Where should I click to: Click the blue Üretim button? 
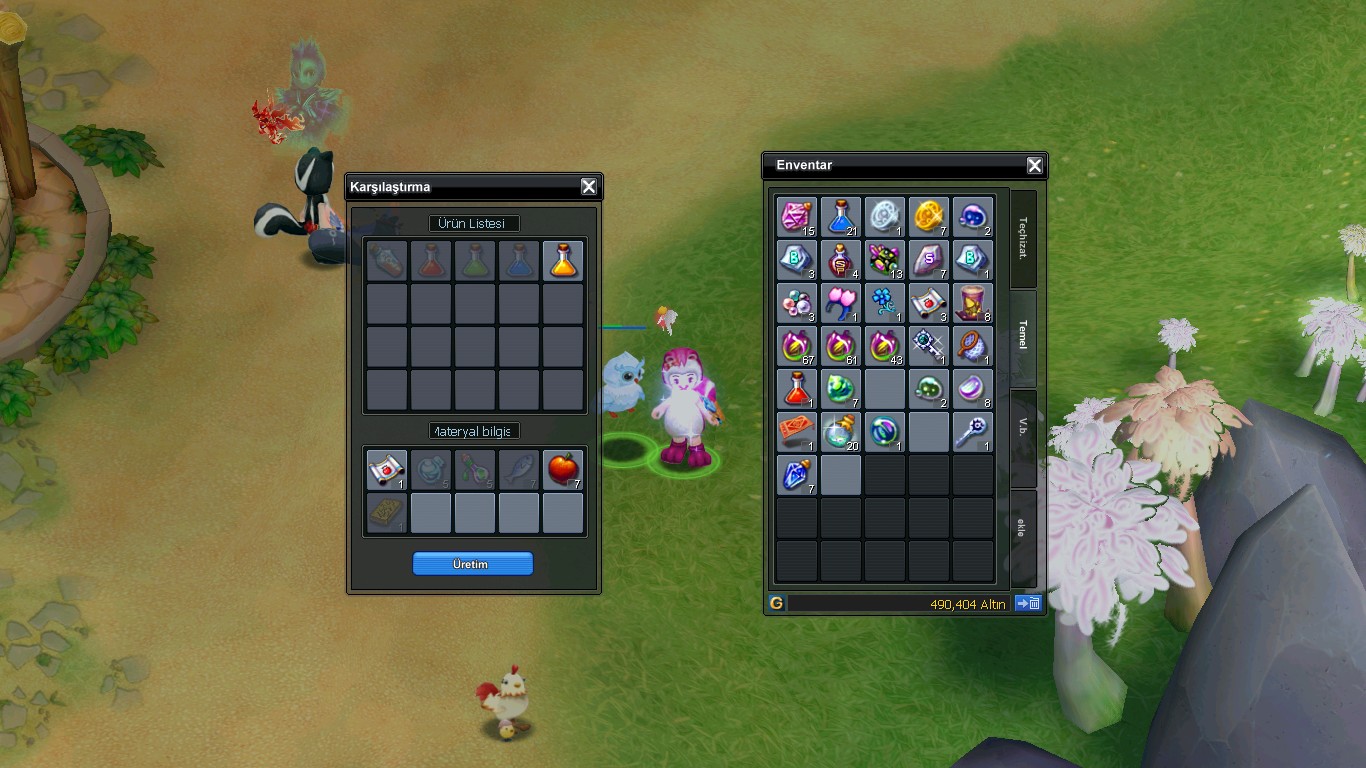coord(472,564)
